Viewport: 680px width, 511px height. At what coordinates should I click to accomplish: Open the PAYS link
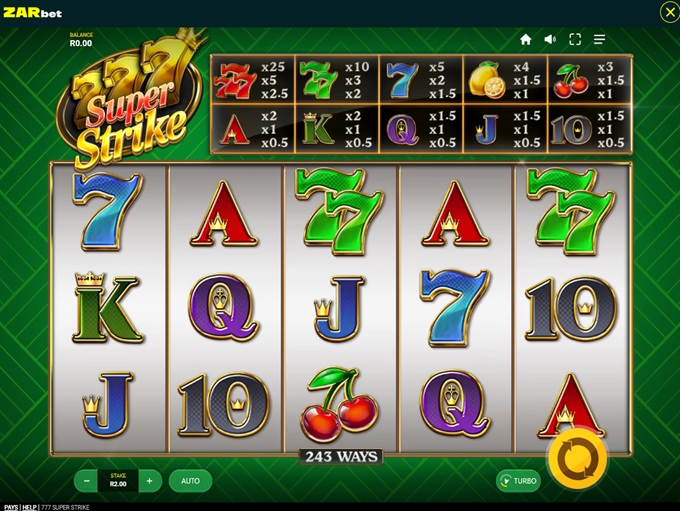(x=11, y=507)
